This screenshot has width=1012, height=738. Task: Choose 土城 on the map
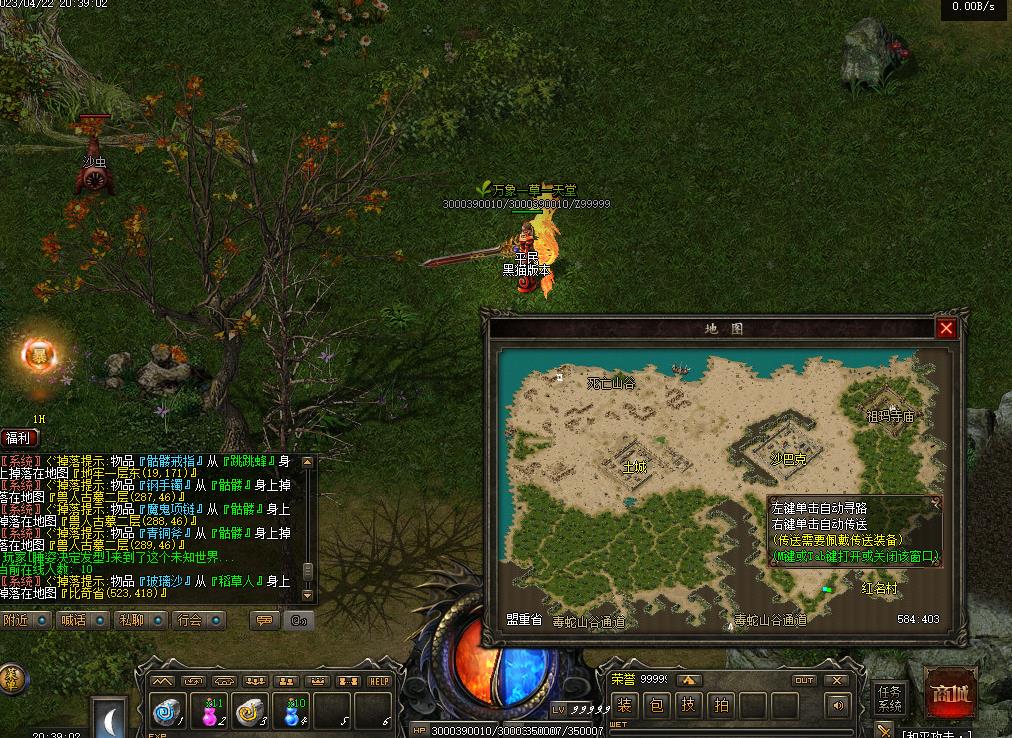click(x=634, y=466)
